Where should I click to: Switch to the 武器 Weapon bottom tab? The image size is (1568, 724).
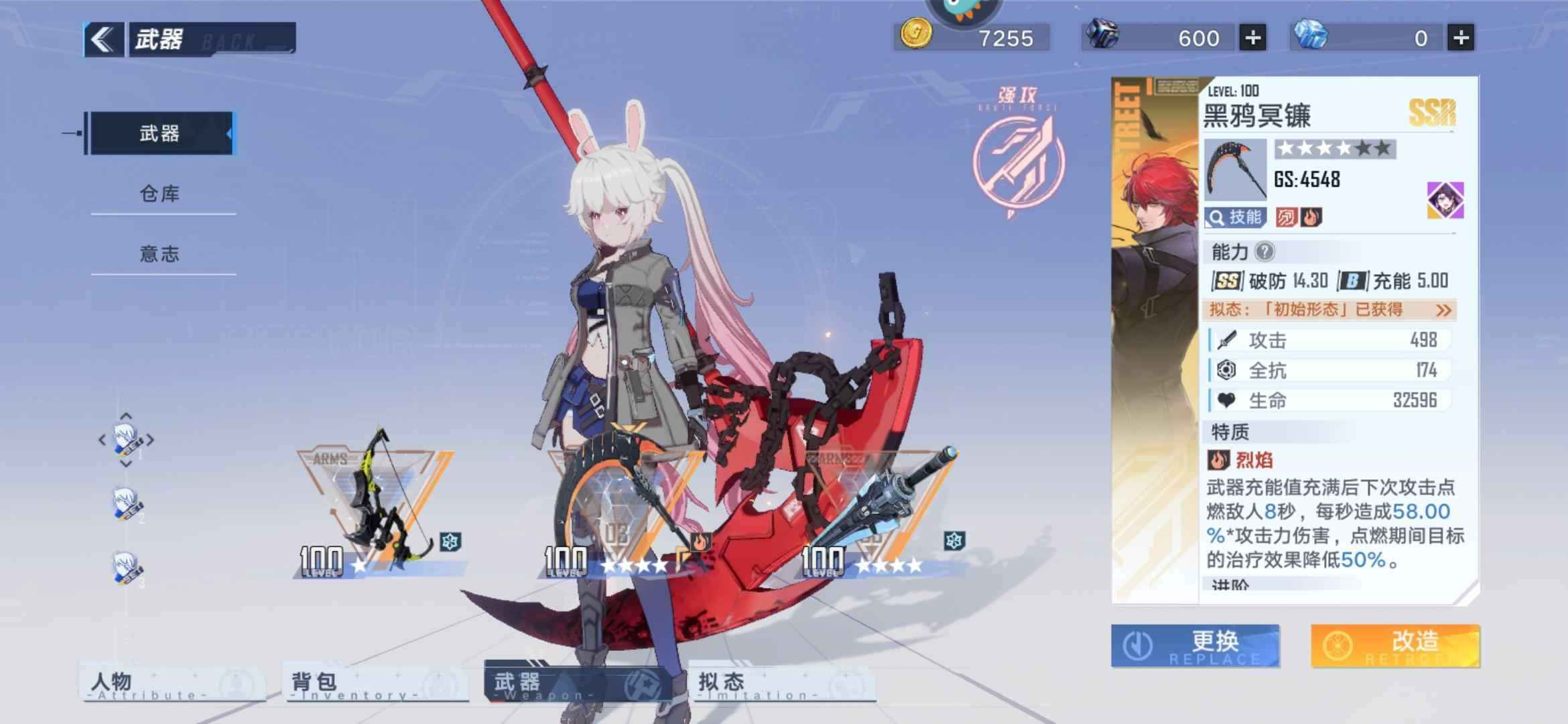click(578, 683)
